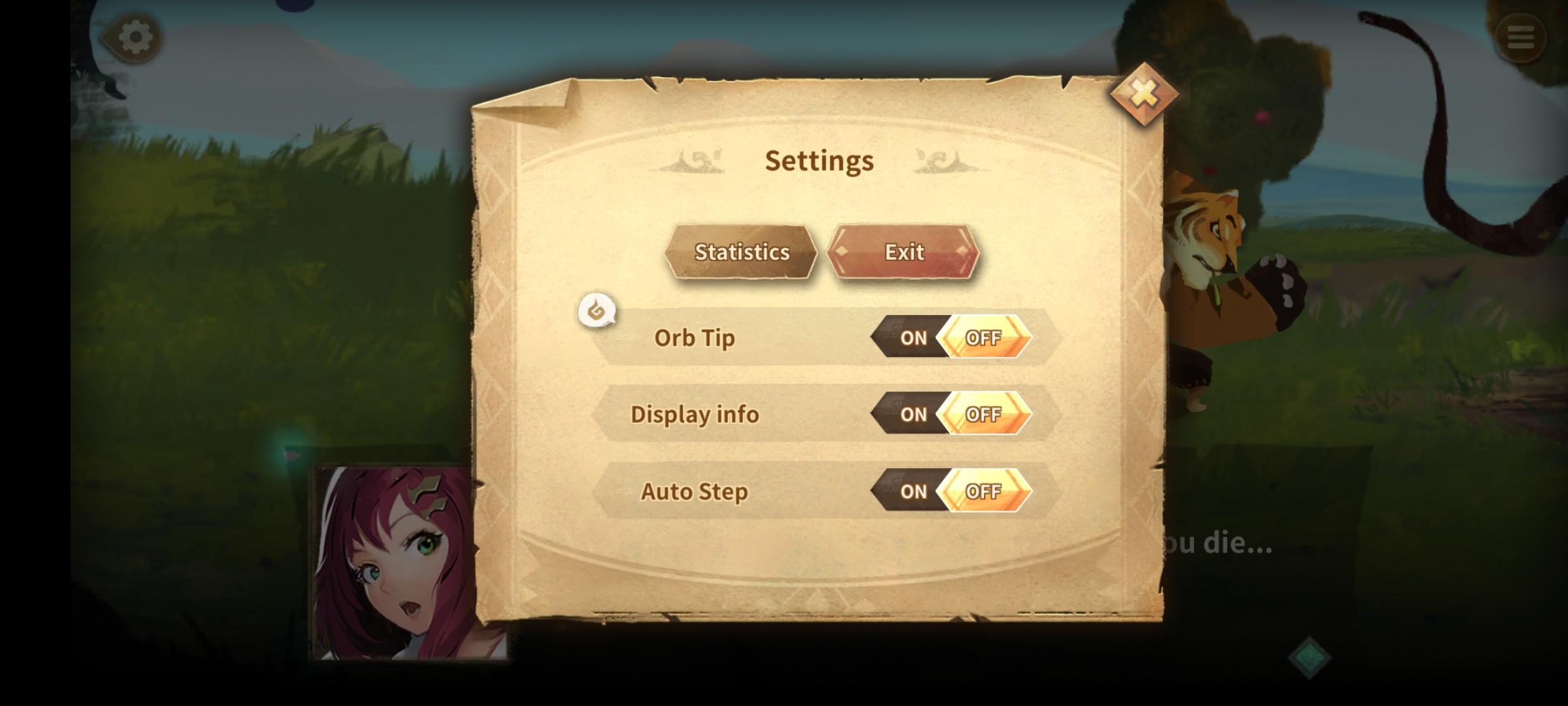The height and width of the screenshot is (706, 1568).
Task: Click the Exit button
Action: pyautogui.click(x=904, y=252)
